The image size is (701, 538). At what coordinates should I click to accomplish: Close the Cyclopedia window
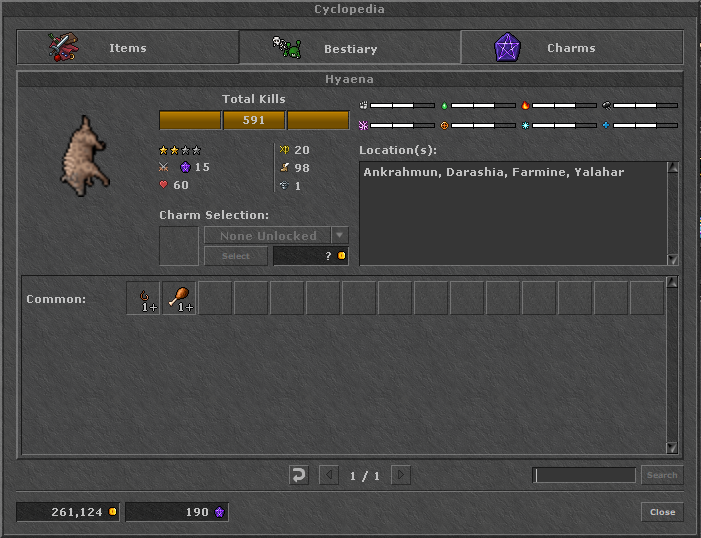pos(662,512)
